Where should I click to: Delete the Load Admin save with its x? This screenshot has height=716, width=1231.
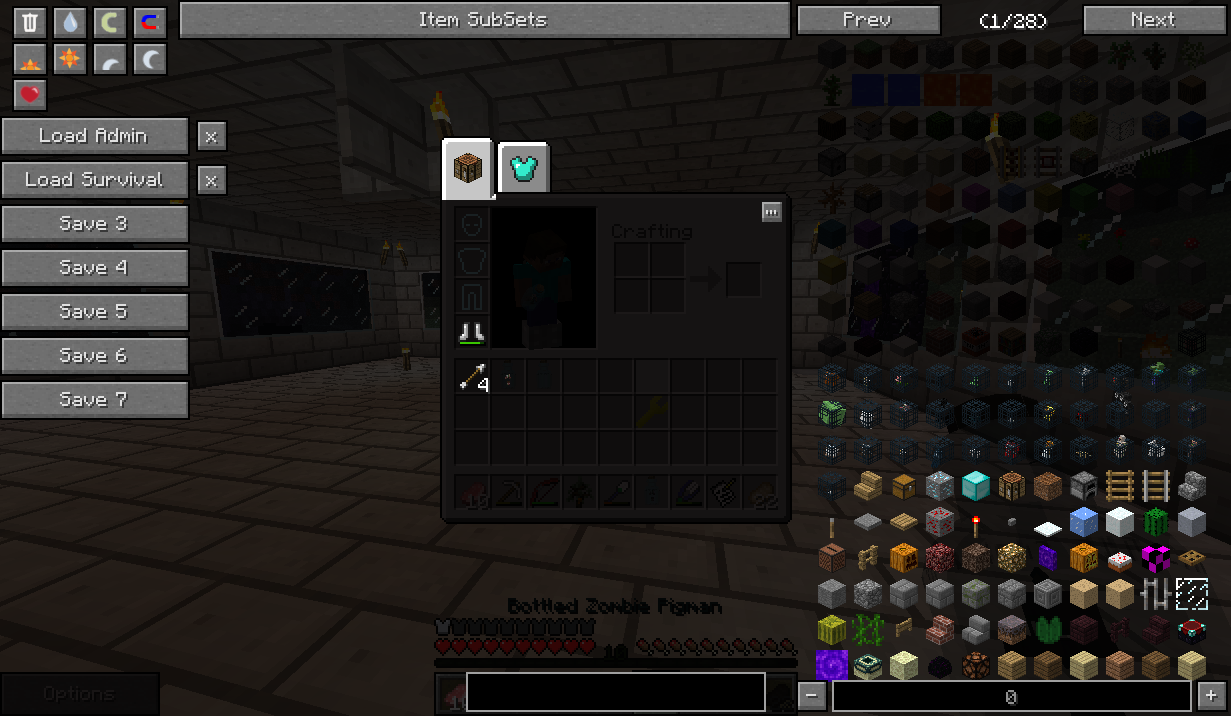click(211, 136)
